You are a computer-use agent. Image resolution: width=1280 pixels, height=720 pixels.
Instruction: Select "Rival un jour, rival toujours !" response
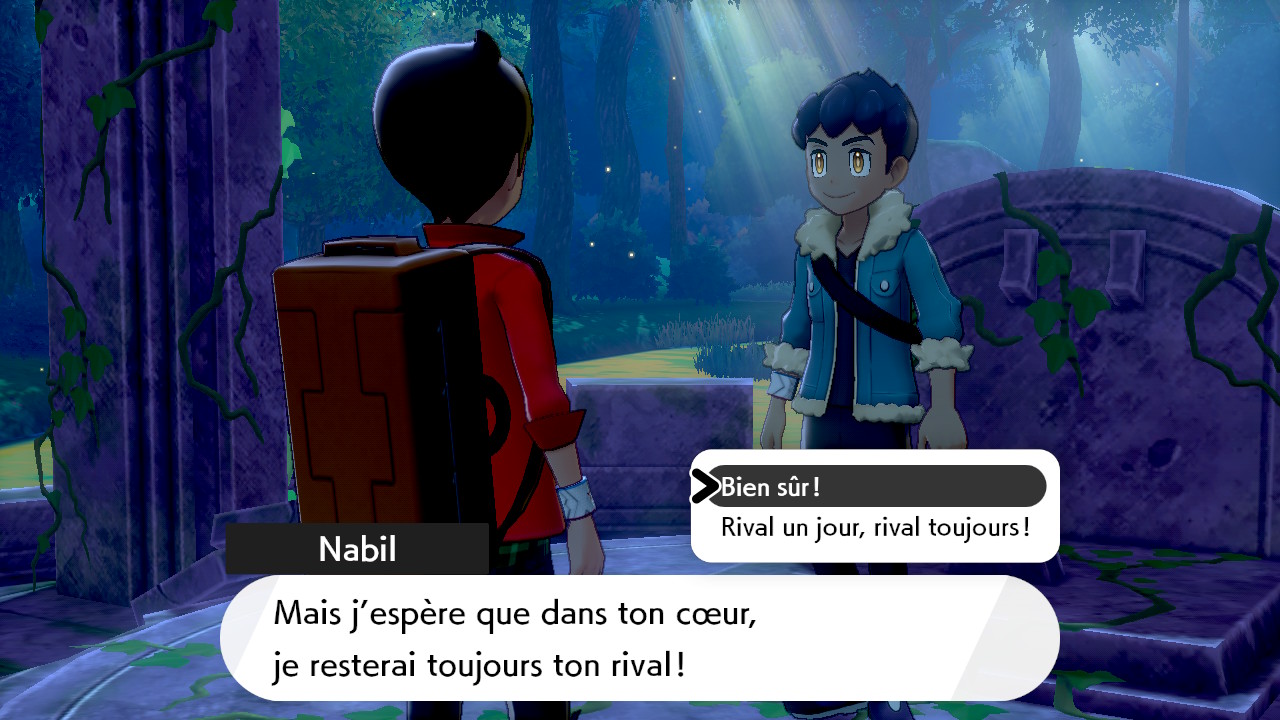coord(875,527)
